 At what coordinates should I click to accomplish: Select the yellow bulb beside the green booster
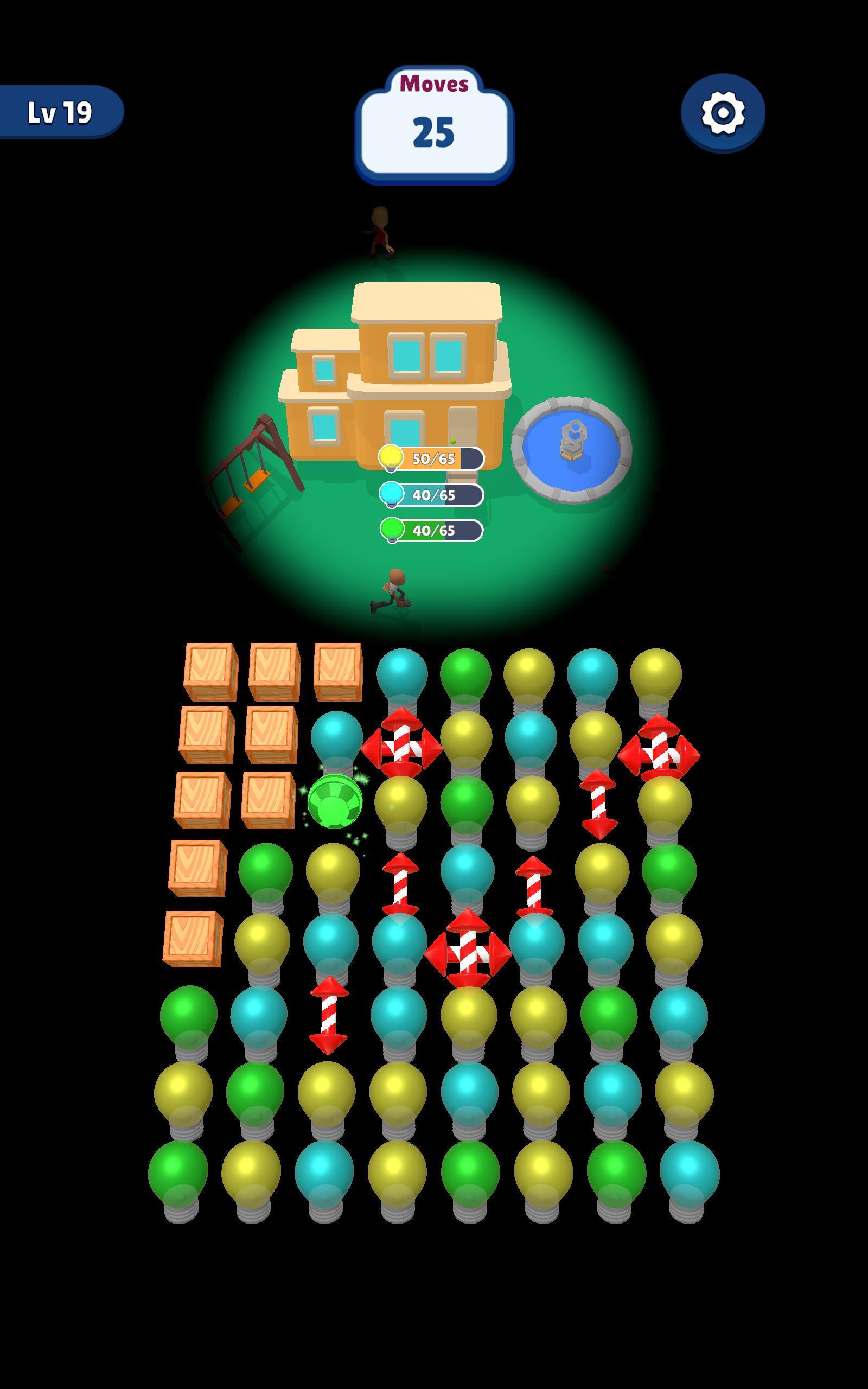(x=402, y=804)
